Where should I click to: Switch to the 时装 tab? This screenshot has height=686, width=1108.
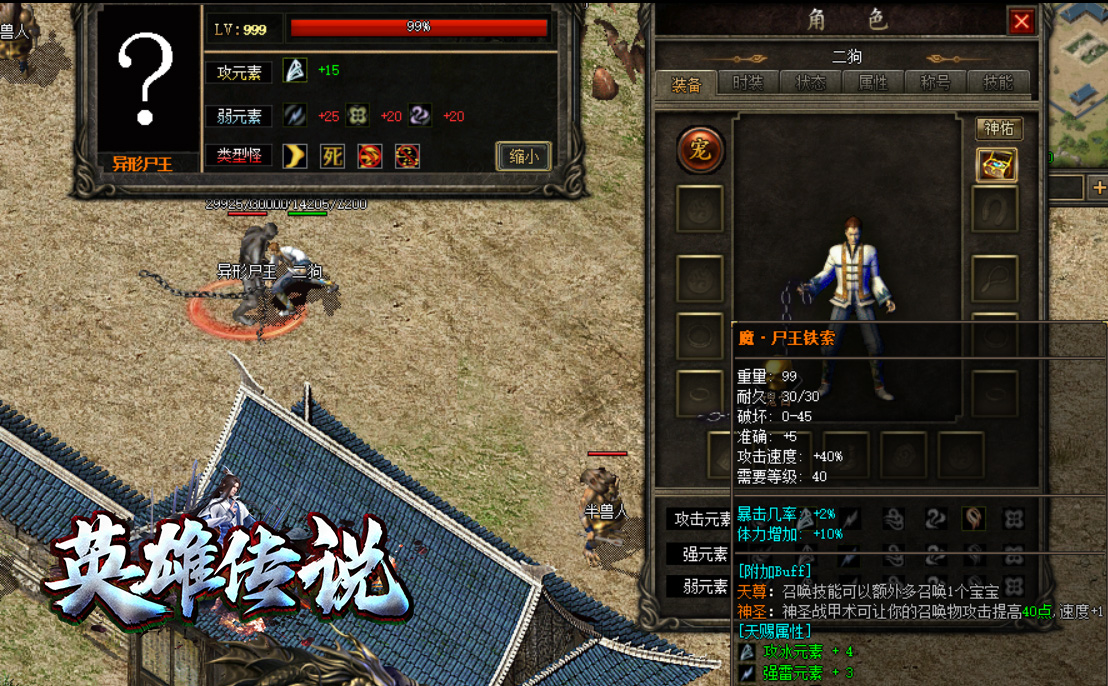[747, 83]
